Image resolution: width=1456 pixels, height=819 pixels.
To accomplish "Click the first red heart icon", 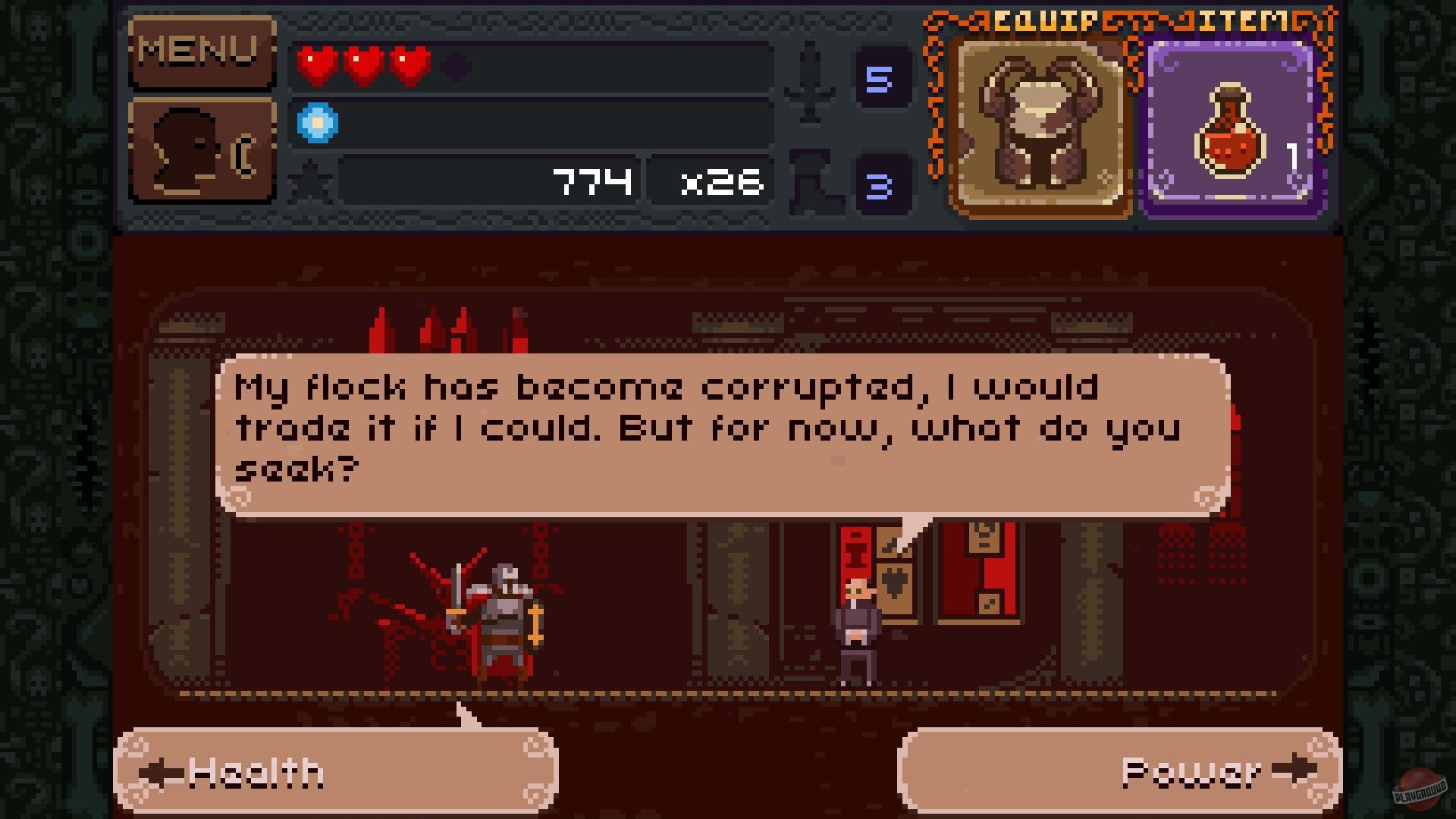I will [x=318, y=65].
